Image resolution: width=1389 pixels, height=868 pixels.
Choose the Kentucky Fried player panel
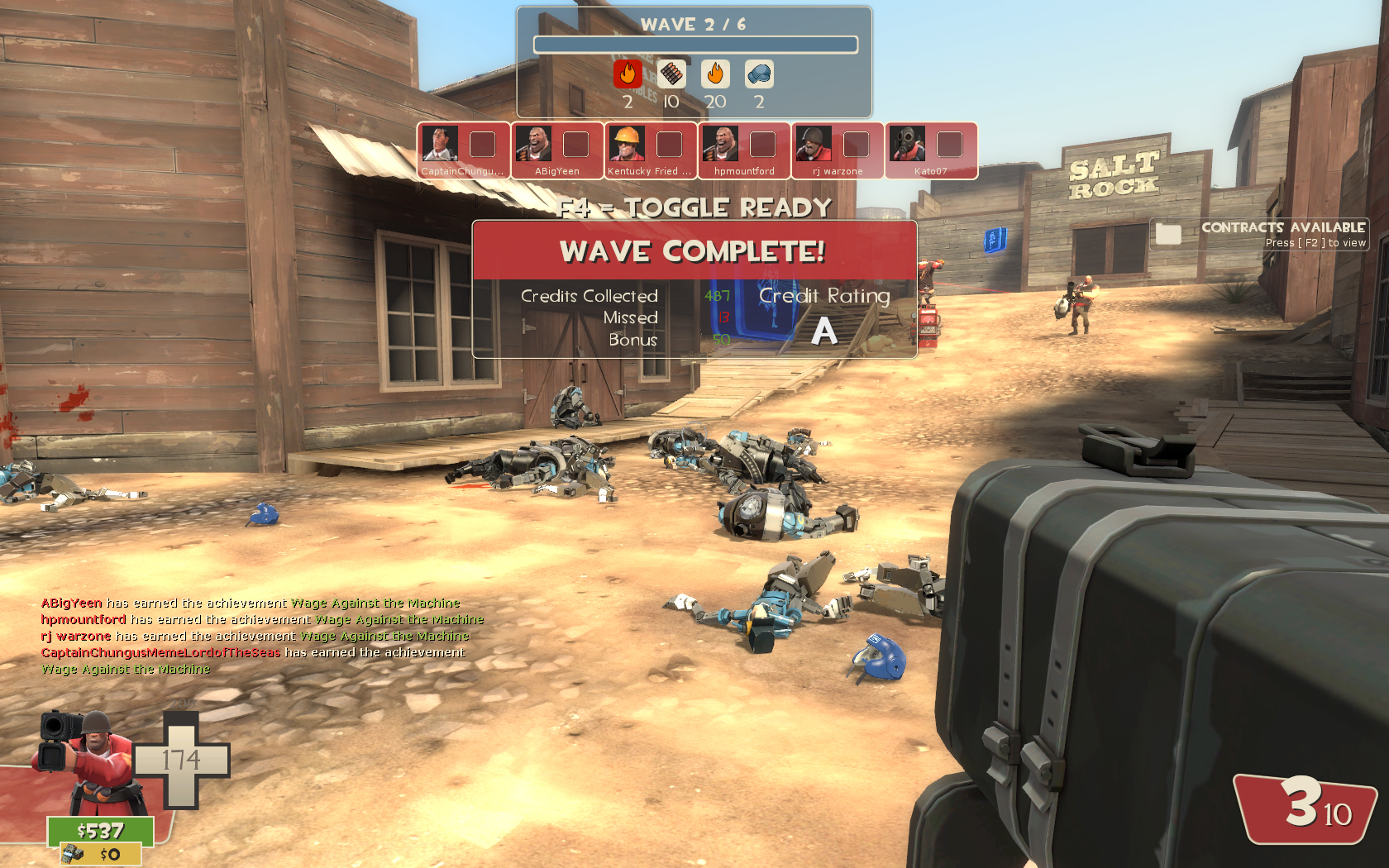tap(650, 150)
